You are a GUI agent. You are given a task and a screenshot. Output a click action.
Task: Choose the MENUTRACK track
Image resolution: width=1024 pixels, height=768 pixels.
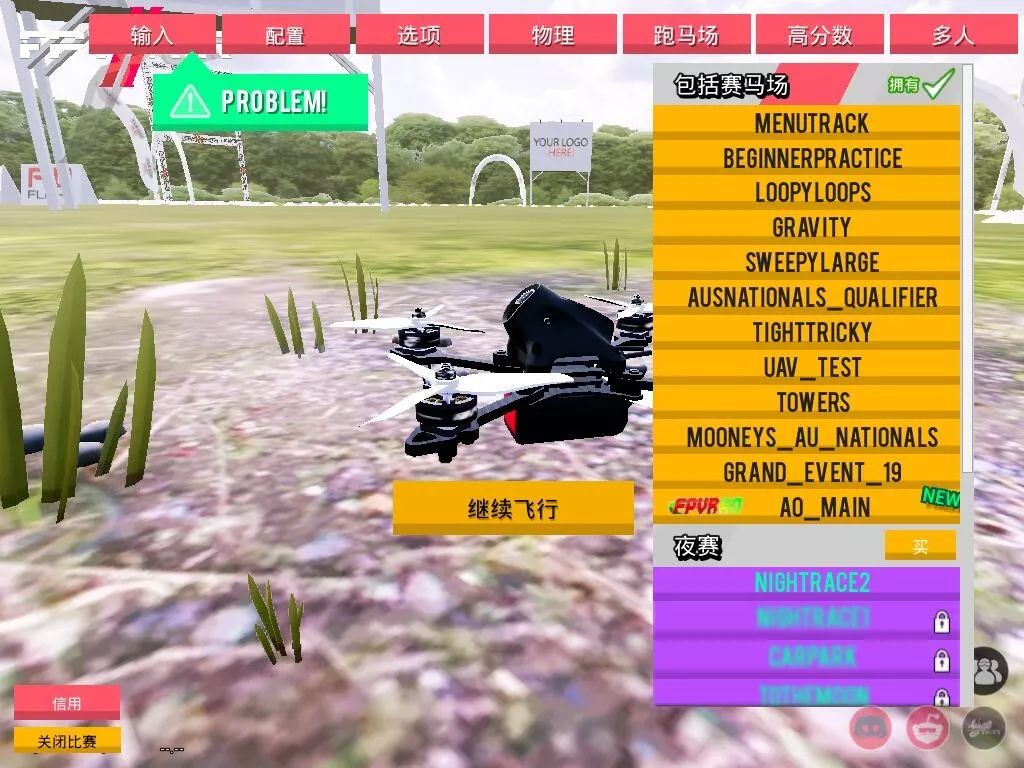coord(811,123)
